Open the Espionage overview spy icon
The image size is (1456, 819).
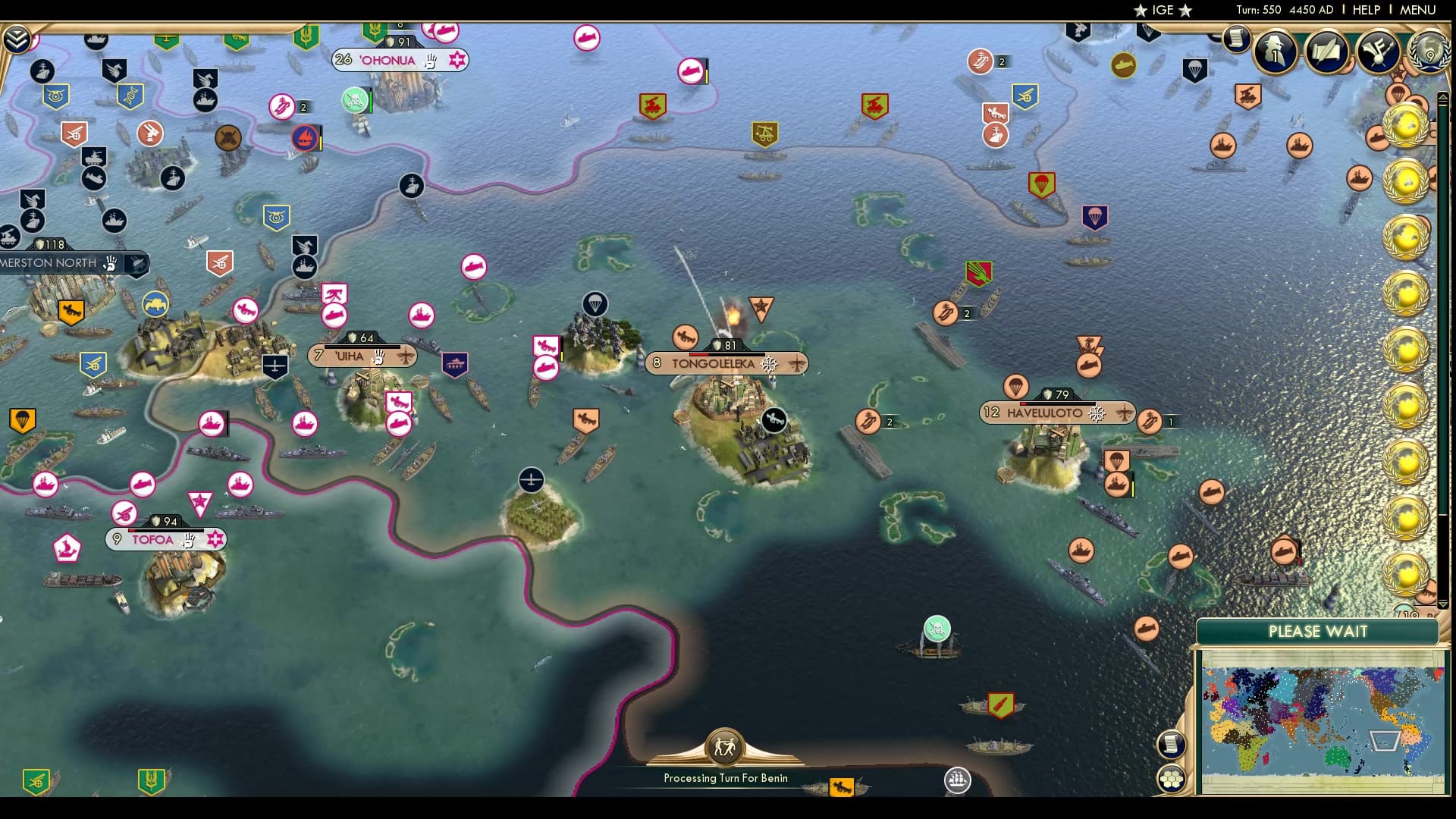[x=1275, y=51]
